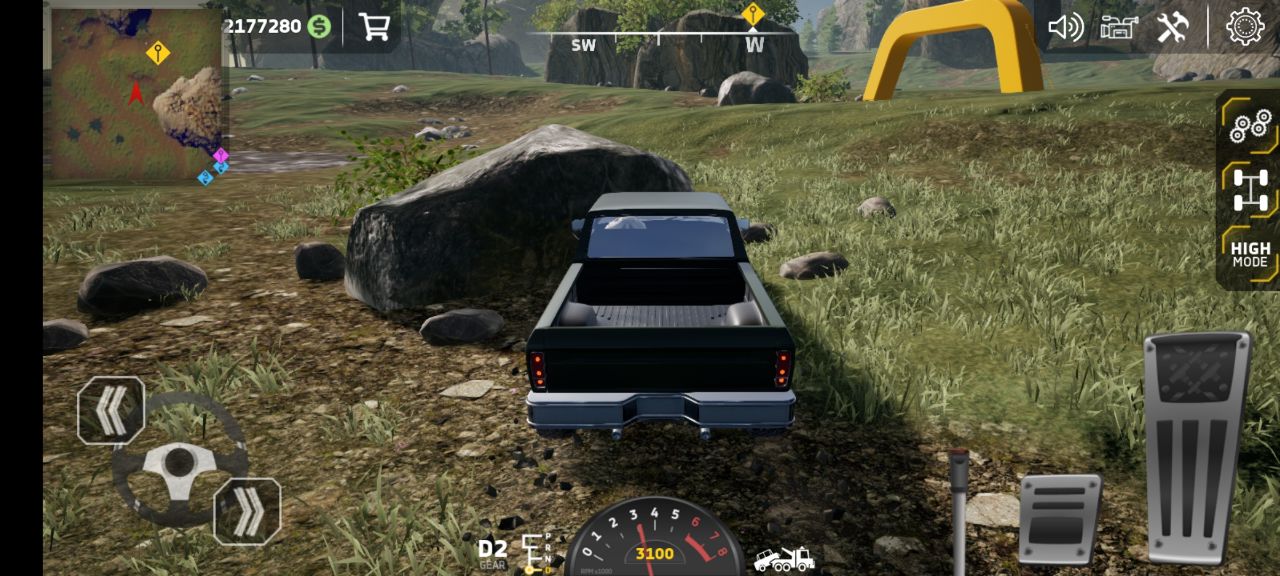Switch the HIGH MODE gear range
This screenshot has height=576, width=1280.
[1249, 255]
